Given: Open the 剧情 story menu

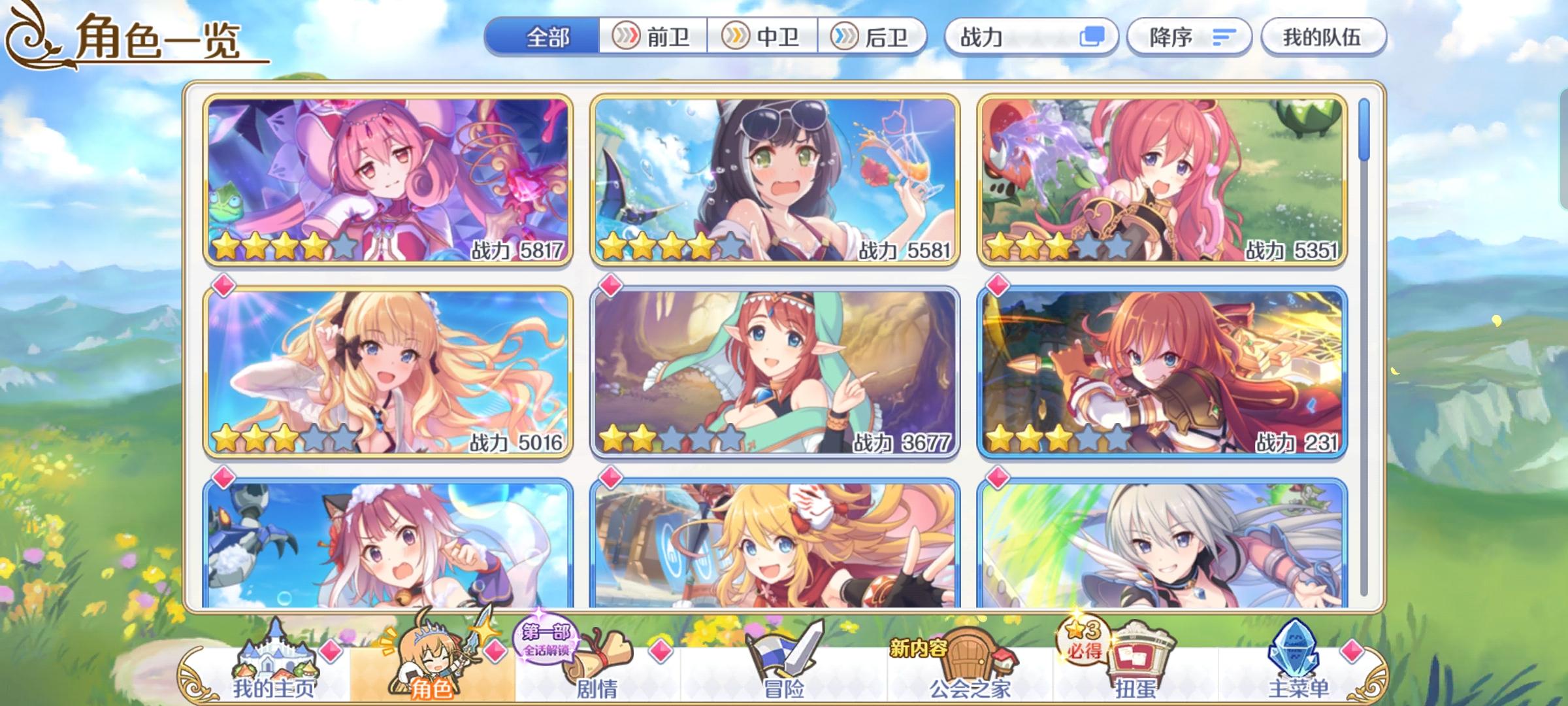Looking at the screenshot, I should (596, 673).
